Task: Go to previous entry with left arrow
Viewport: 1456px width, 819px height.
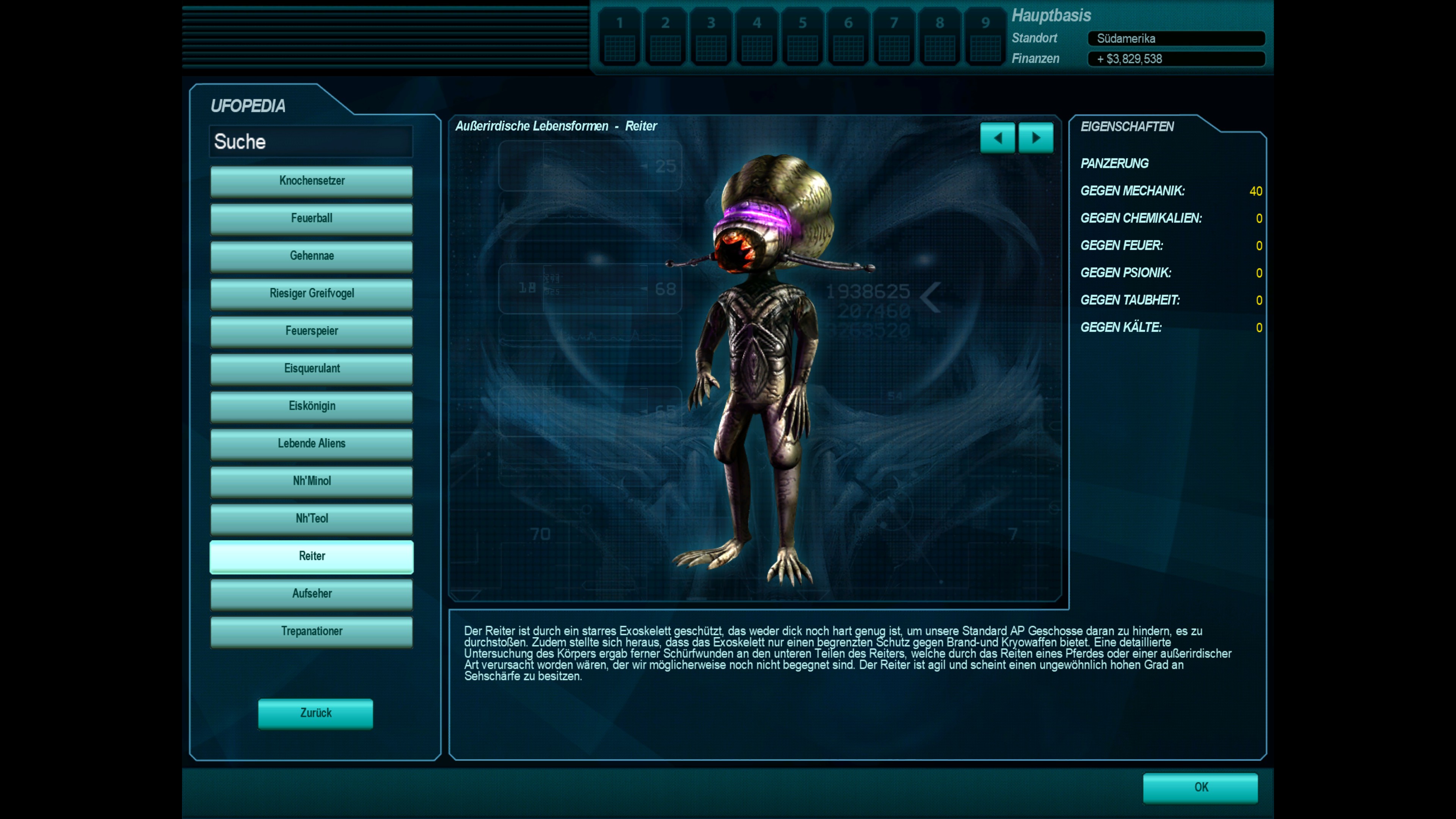Action: tap(998, 138)
